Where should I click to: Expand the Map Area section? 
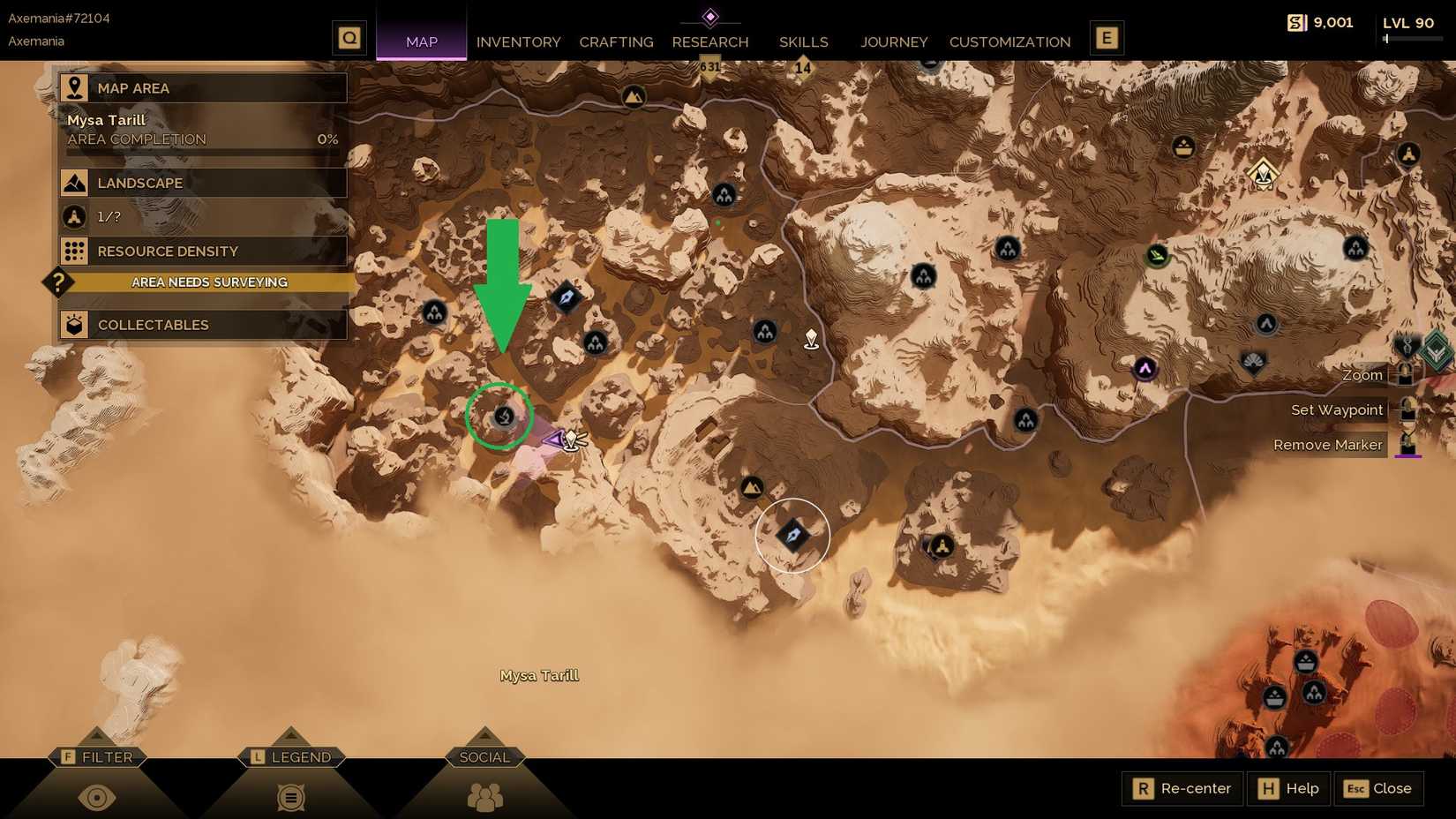203,87
